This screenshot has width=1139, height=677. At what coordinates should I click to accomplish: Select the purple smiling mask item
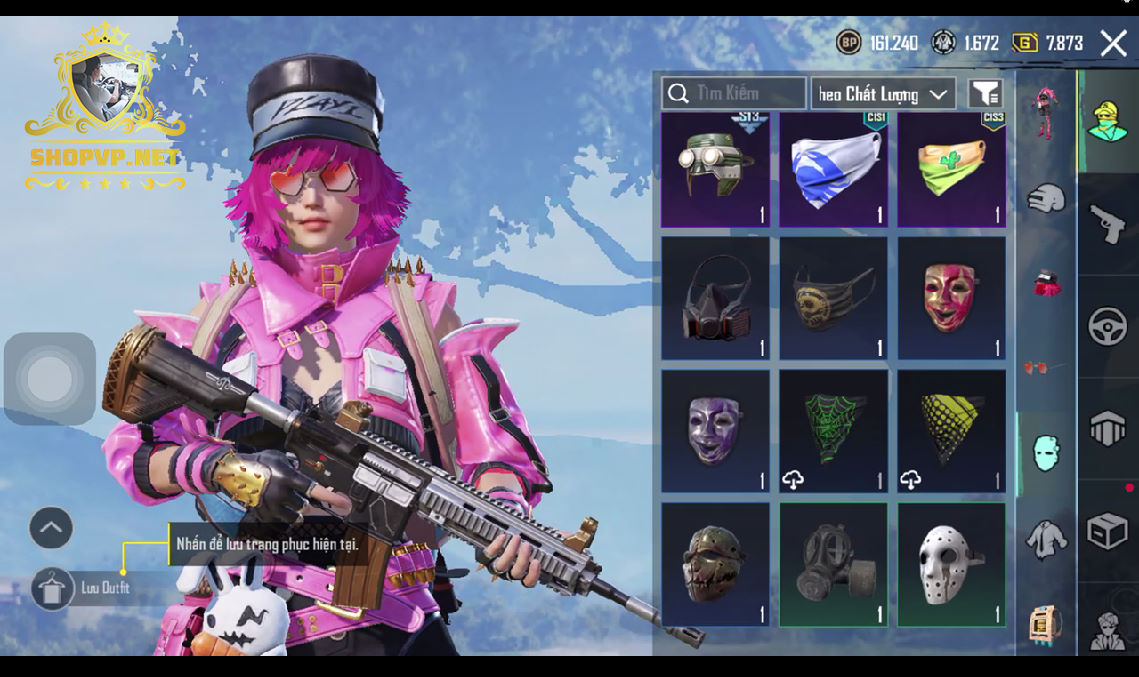[715, 431]
